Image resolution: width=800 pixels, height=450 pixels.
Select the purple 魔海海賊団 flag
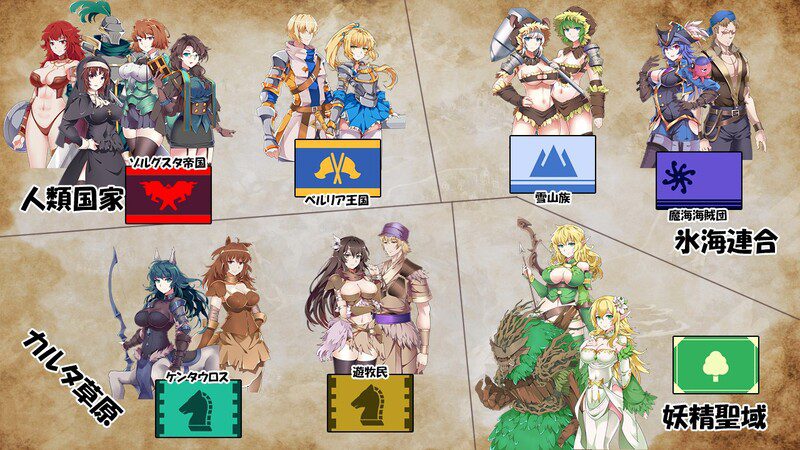[699, 180]
